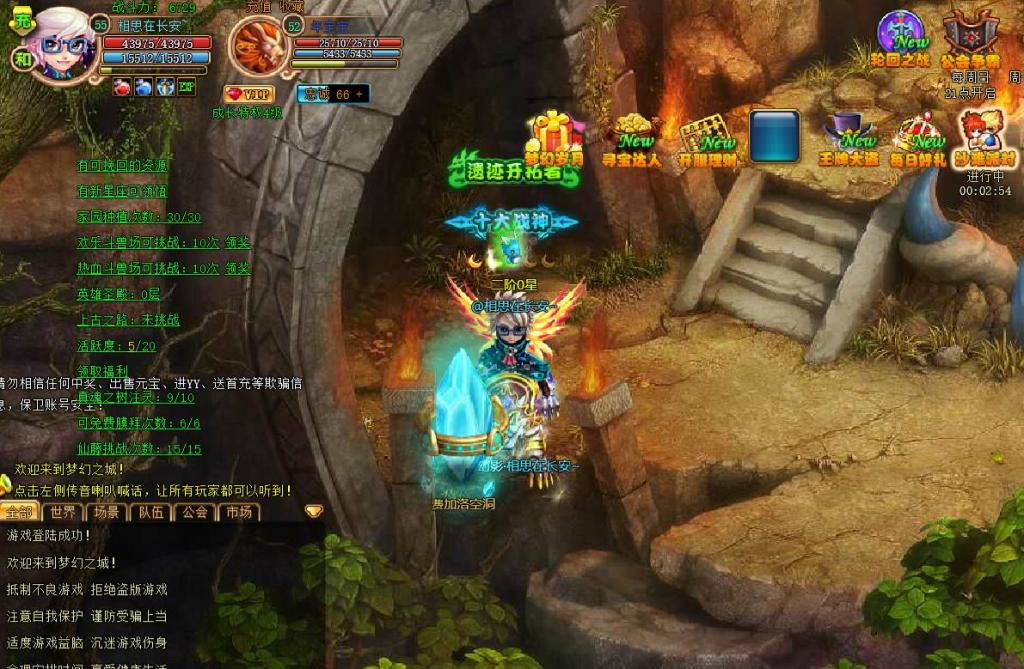Open the 开服理财 abacus icon
This screenshot has height=669, width=1024.
coord(707,139)
